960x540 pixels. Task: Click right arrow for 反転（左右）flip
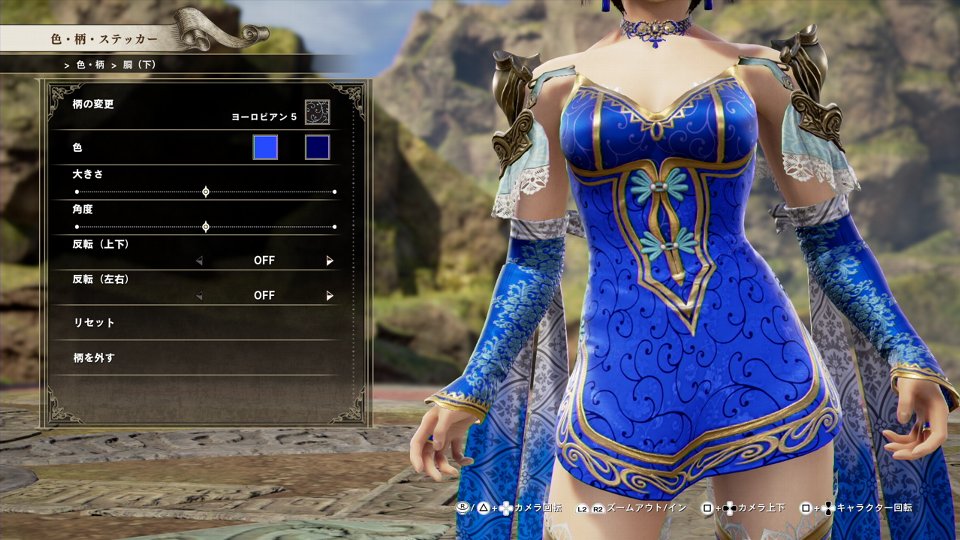point(329,296)
